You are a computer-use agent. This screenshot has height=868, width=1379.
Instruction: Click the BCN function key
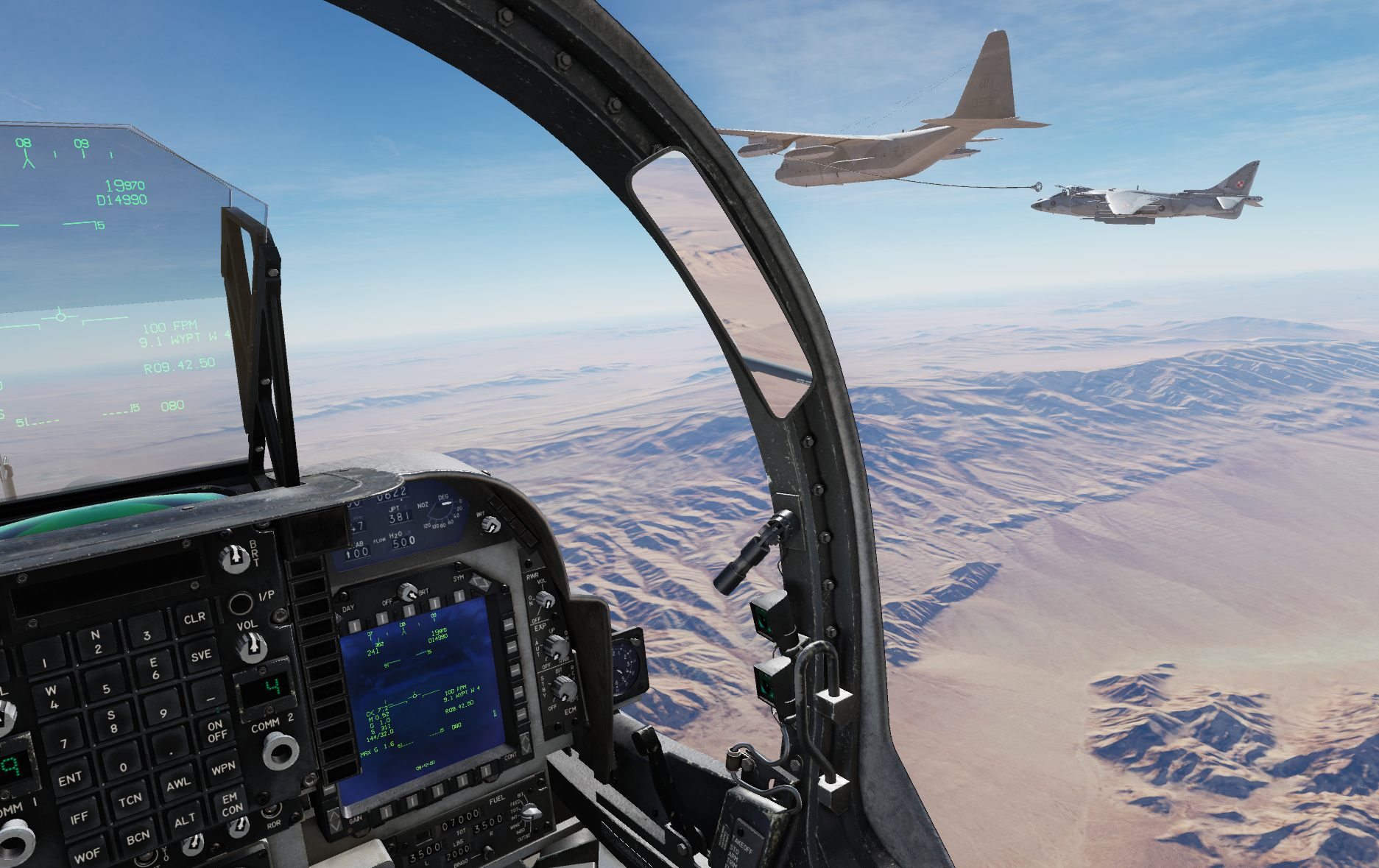coord(138,838)
